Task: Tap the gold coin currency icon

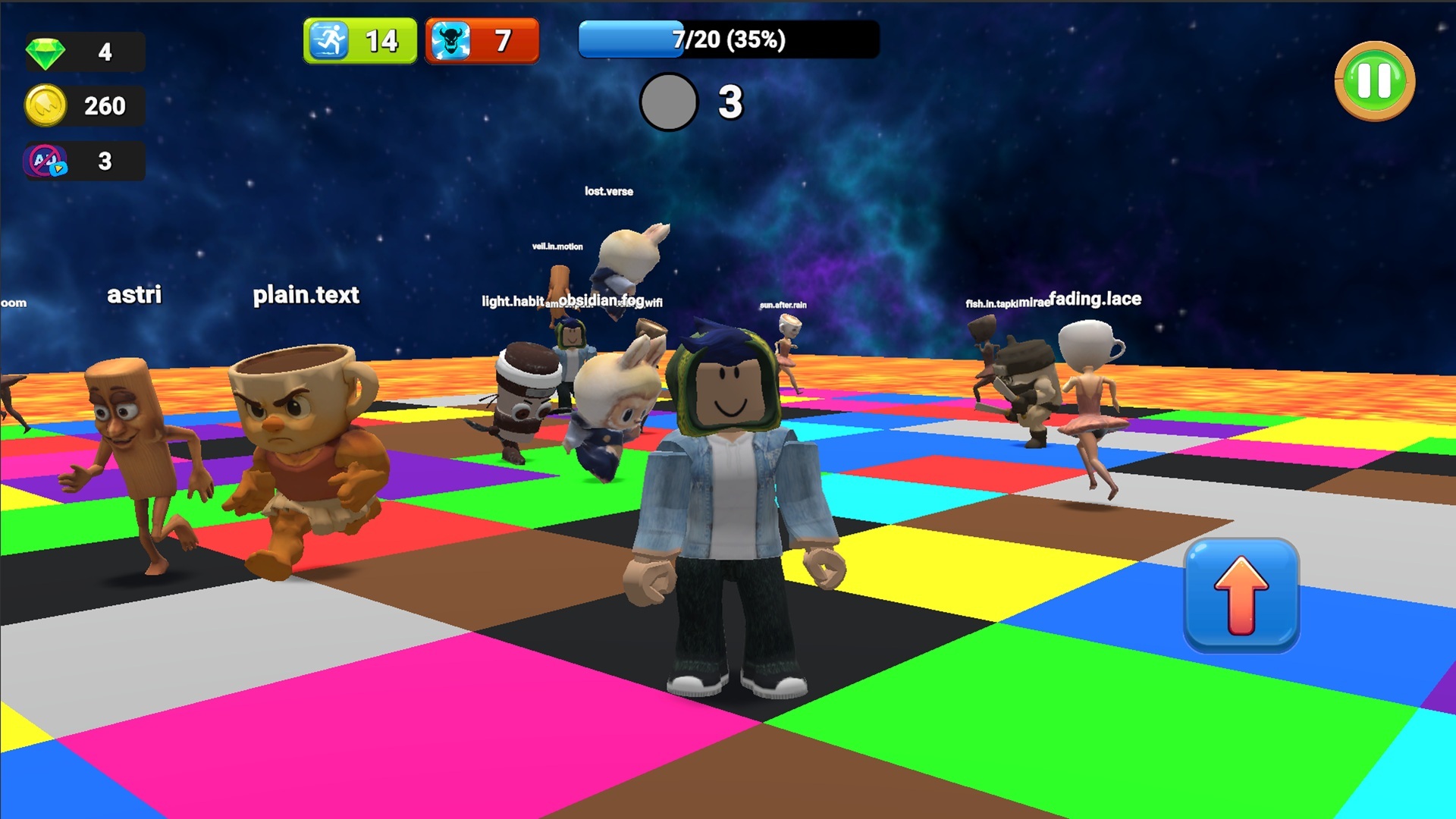Action: [x=48, y=106]
